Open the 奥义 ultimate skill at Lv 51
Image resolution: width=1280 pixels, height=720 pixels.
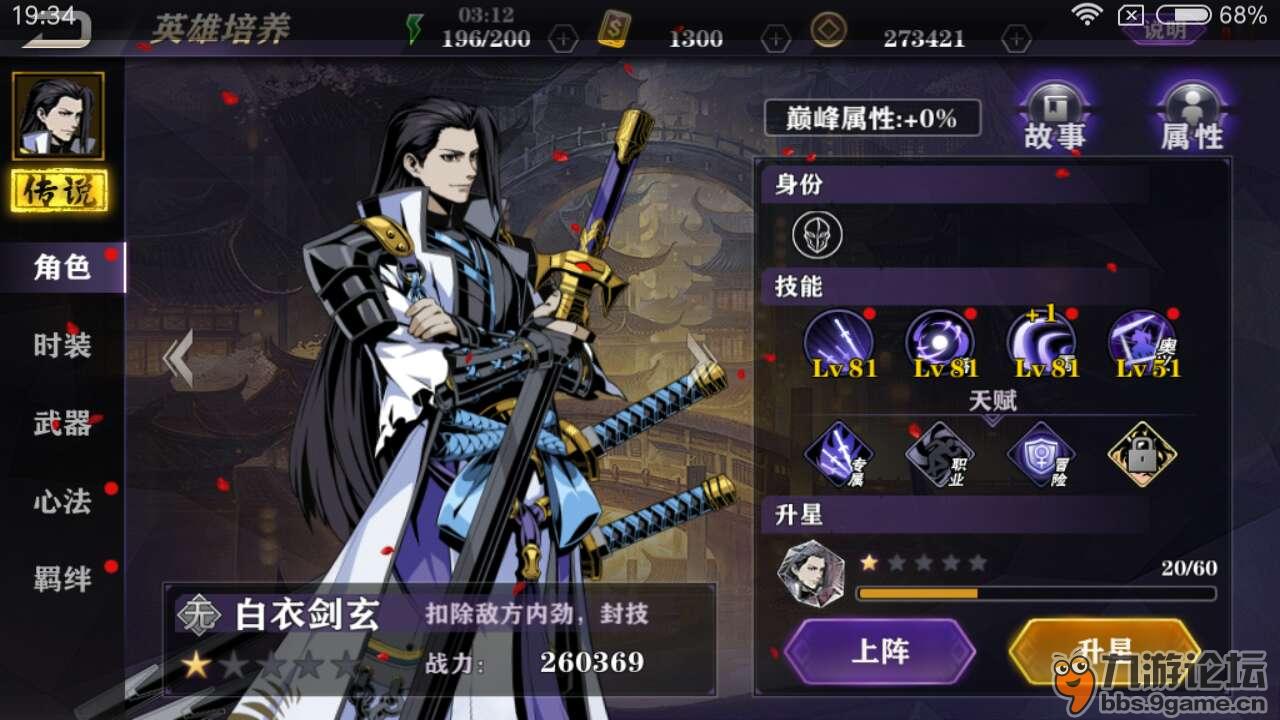[x=1140, y=340]
